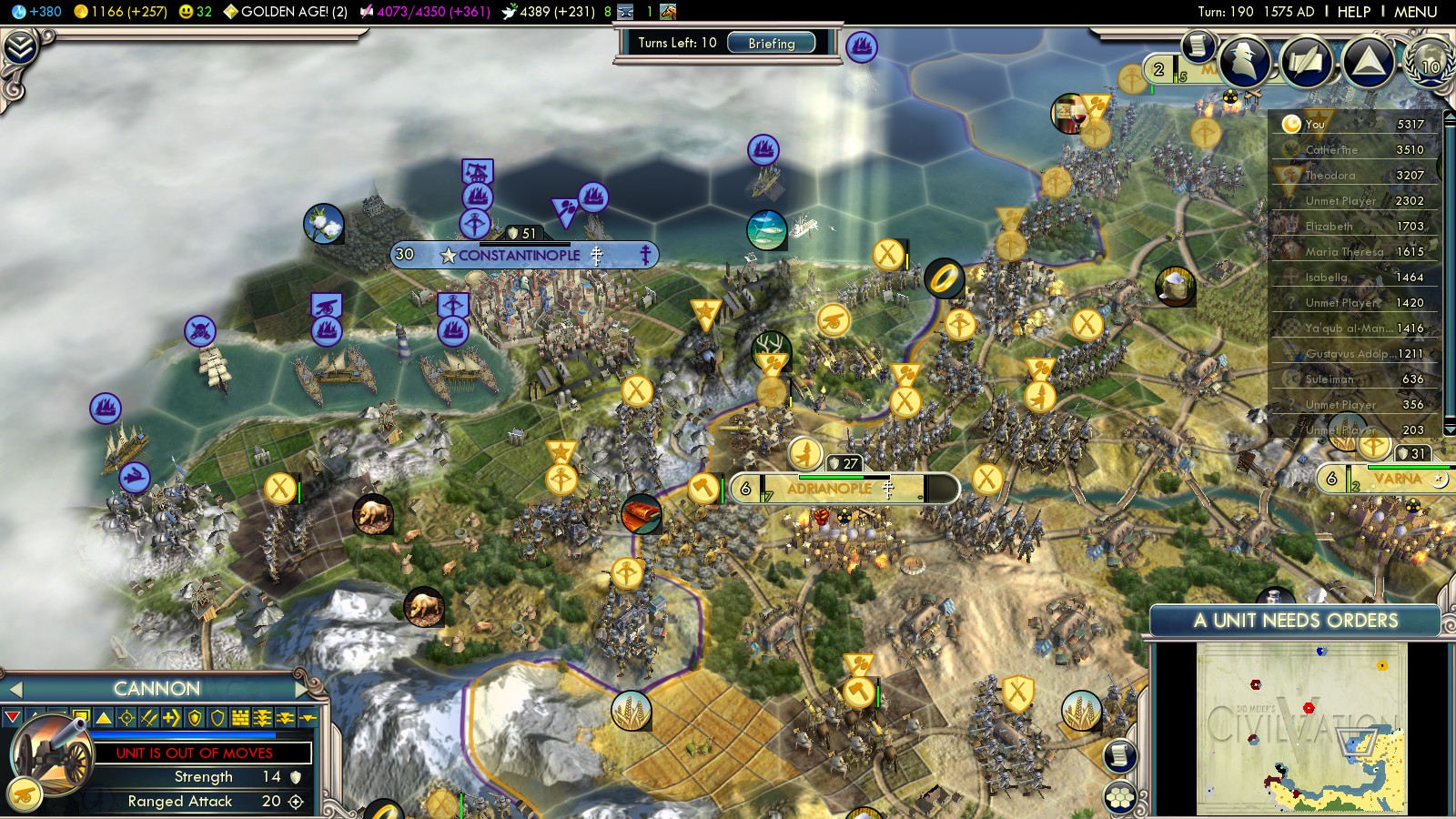Image resolution: width=1456 pixels, height=819 pixels.
Task: Click the A UNIT NEEDS ORDERS button
Action: 1295,621
